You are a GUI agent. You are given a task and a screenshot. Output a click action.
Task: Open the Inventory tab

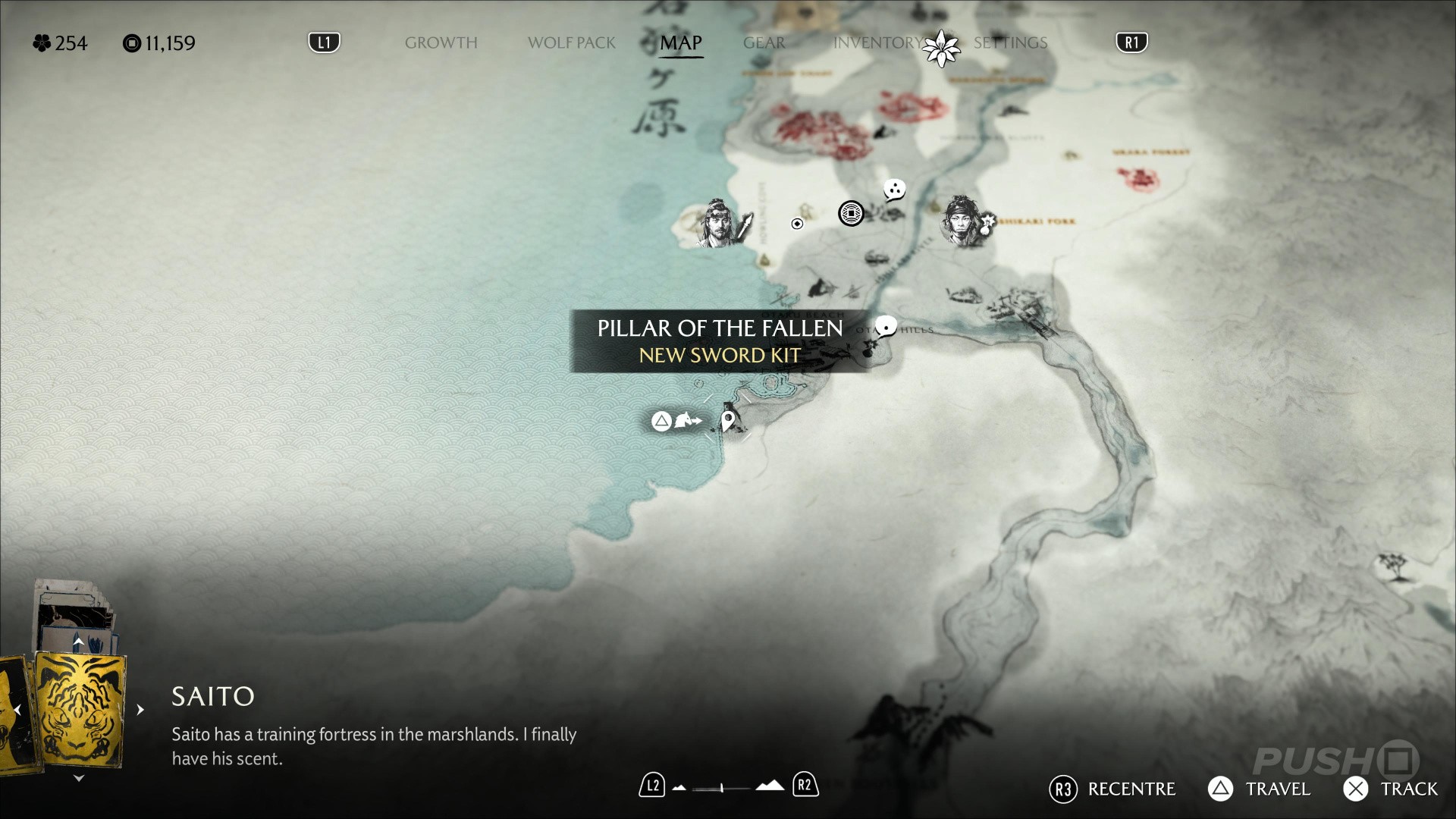(x=877, y=42)
